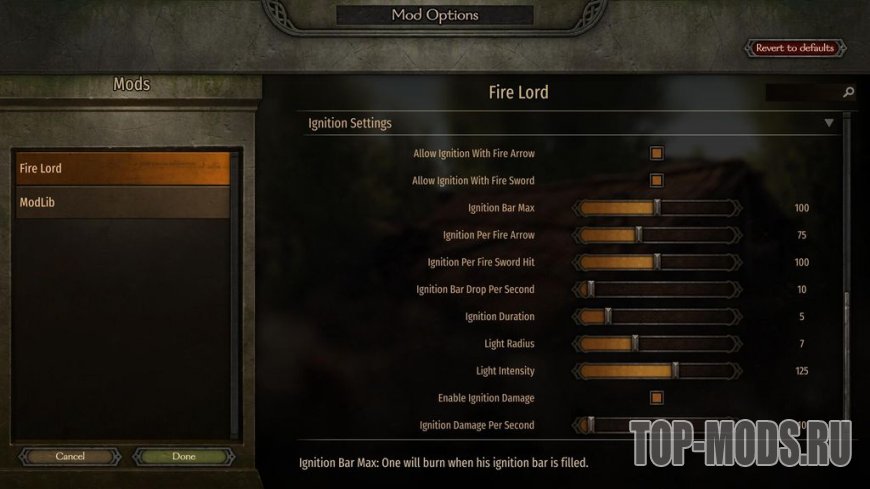Open the ModLib mod entry

tap(122, 203)
